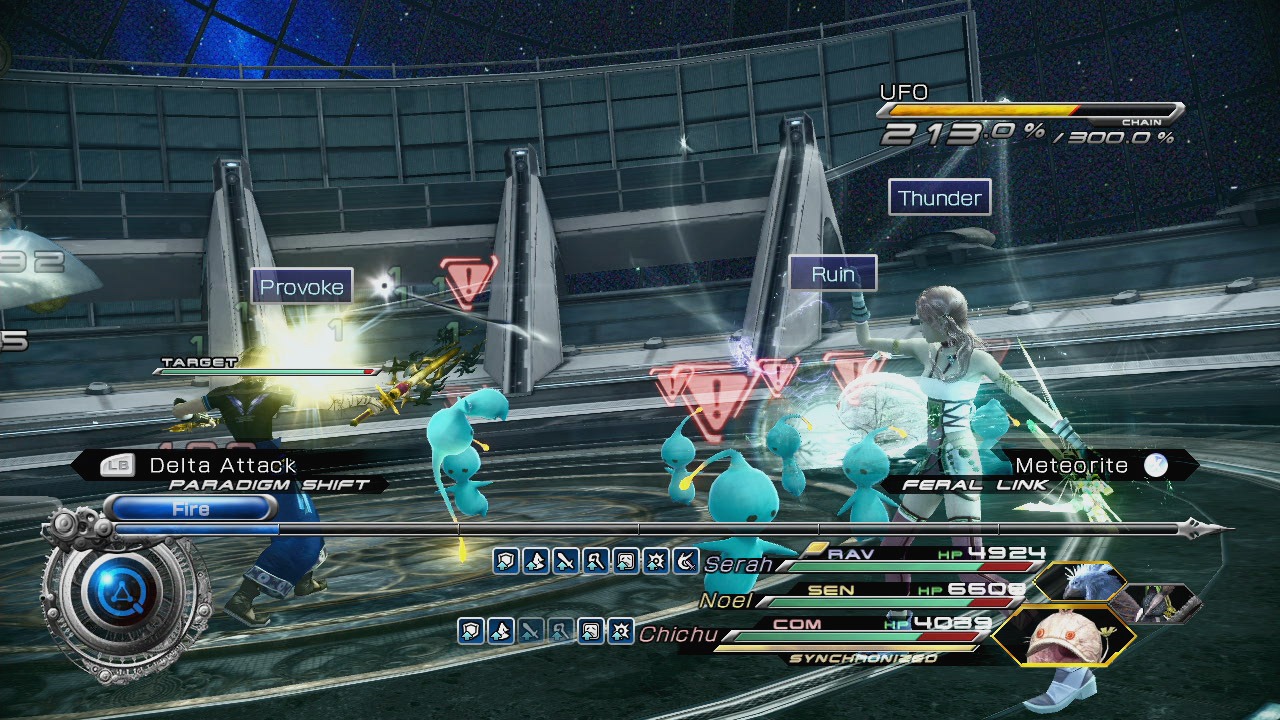This screenshot has height=720, width=1280.
Task: Select the queued Fire command
Action: pyautogui.click(x=190, y=509)
